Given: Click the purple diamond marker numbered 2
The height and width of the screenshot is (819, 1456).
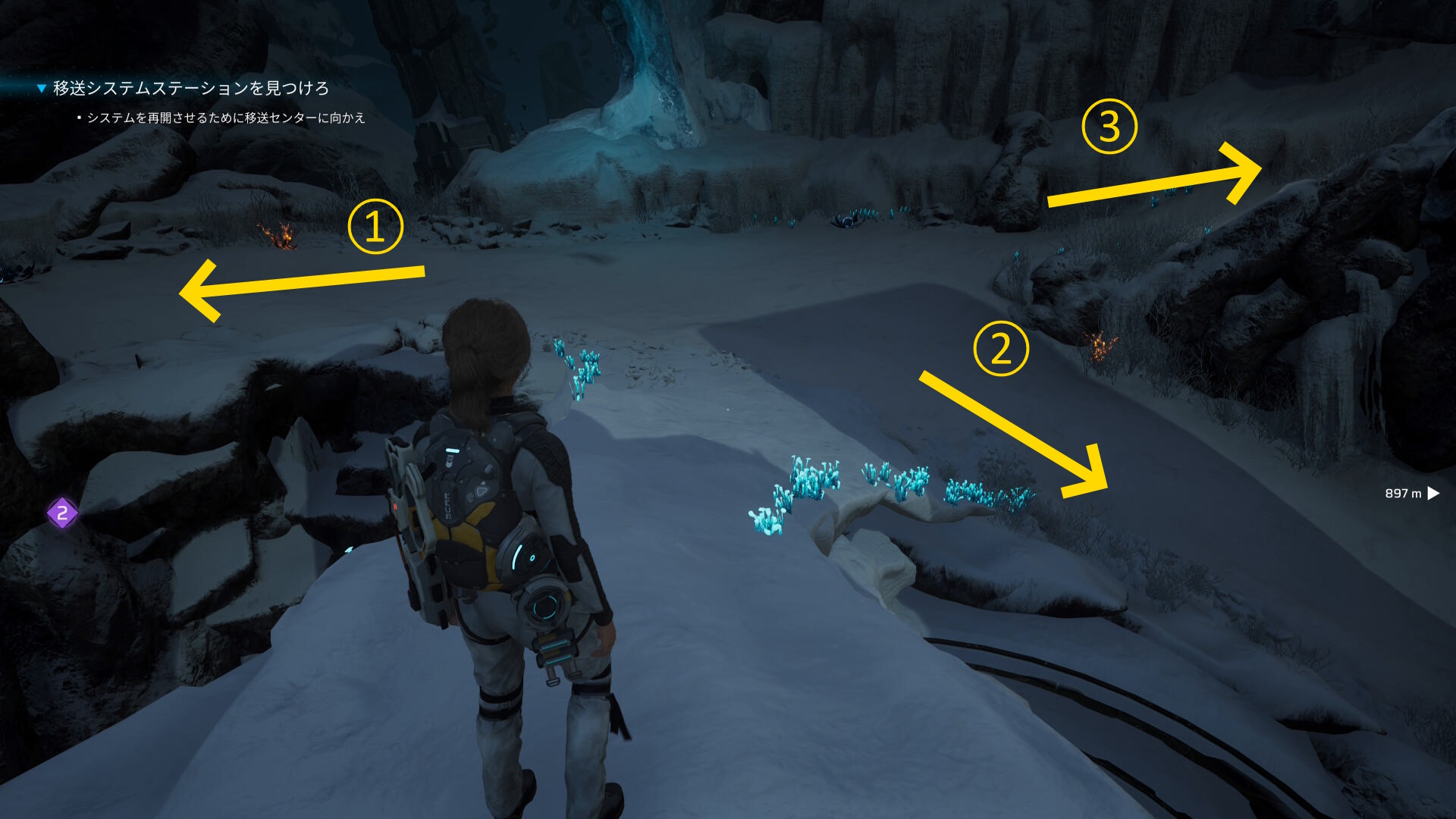Looking at the screenshot, I should click(x=62, y=513).
